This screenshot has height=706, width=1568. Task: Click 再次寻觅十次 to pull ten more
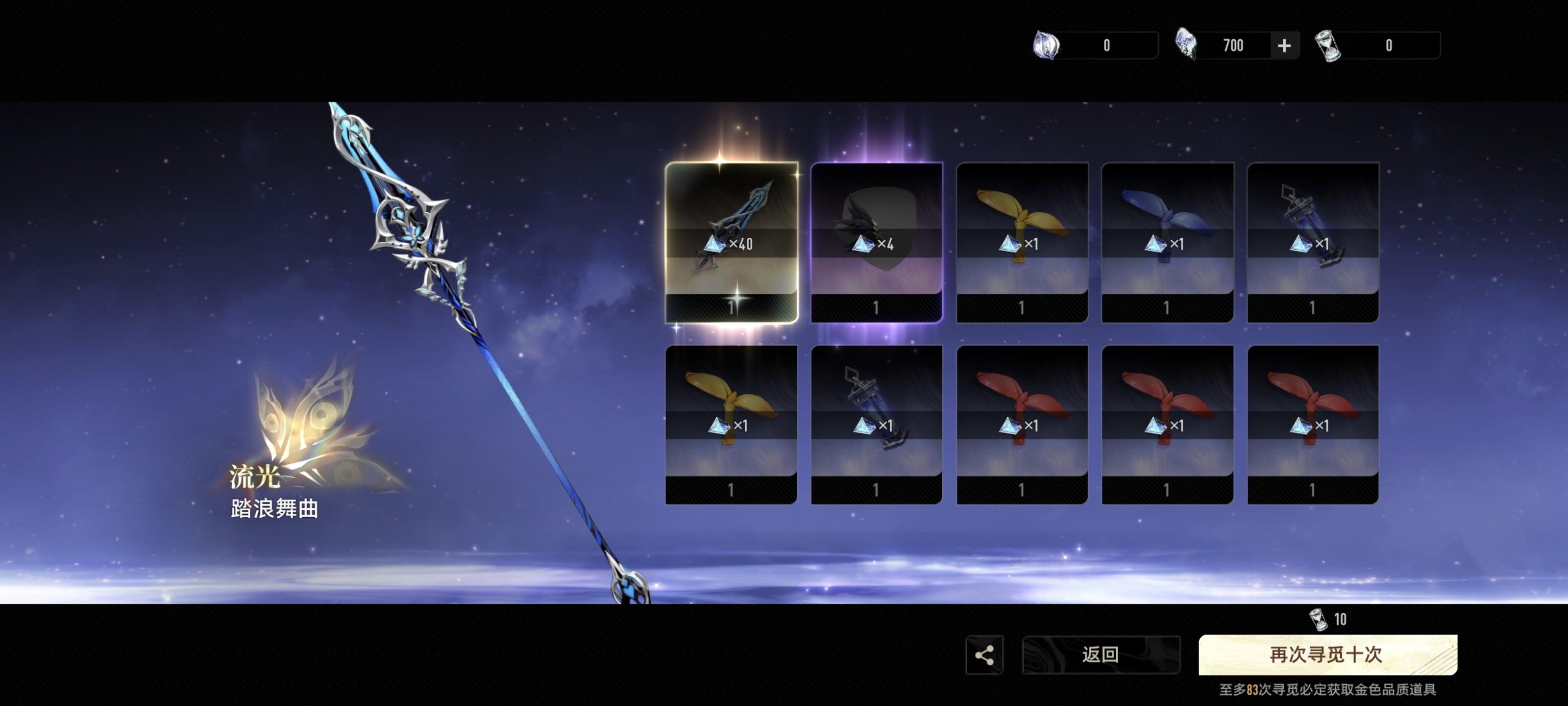tap(1327, 655)
